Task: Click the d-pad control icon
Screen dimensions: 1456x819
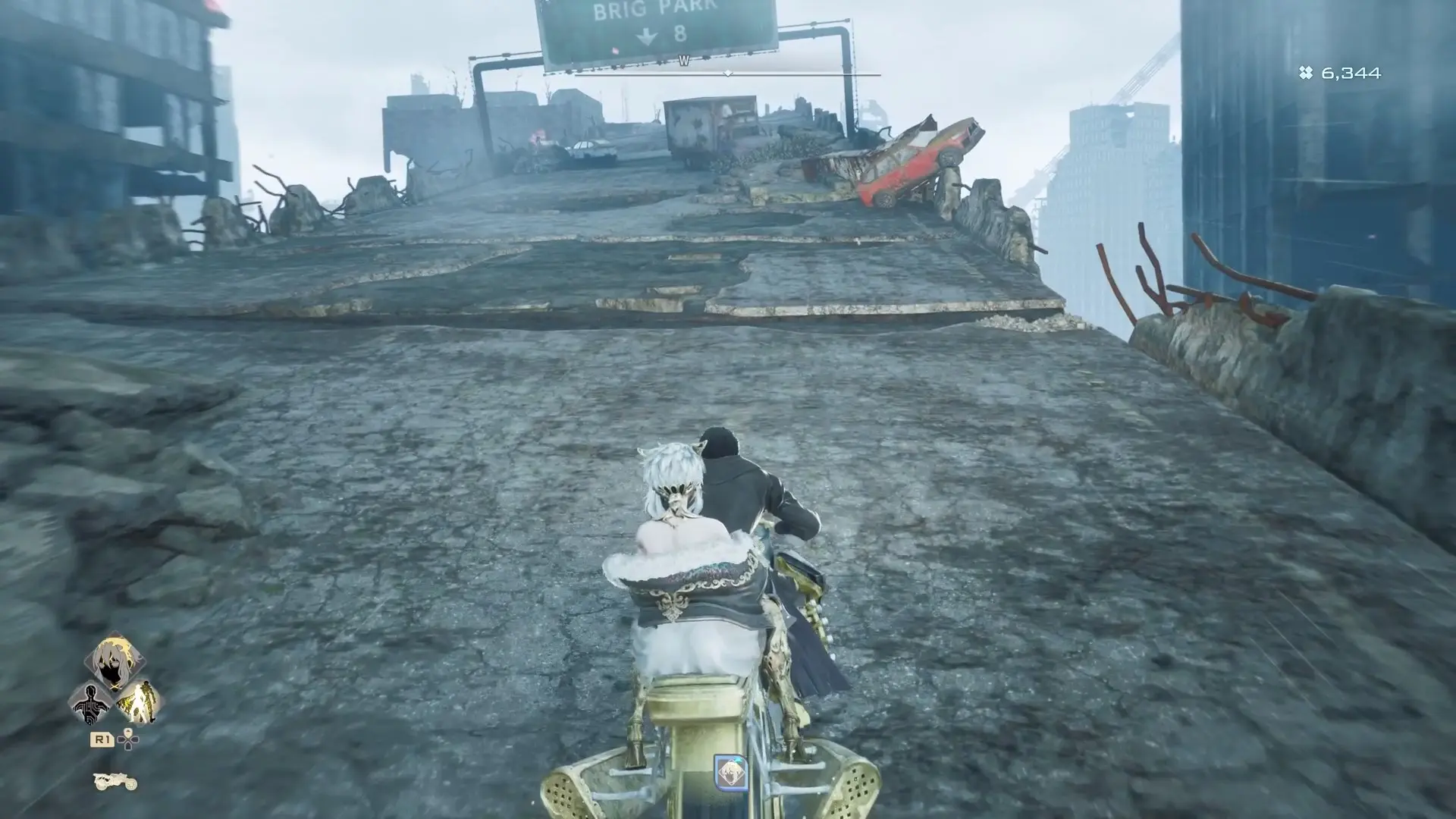Action: (127, 739)
